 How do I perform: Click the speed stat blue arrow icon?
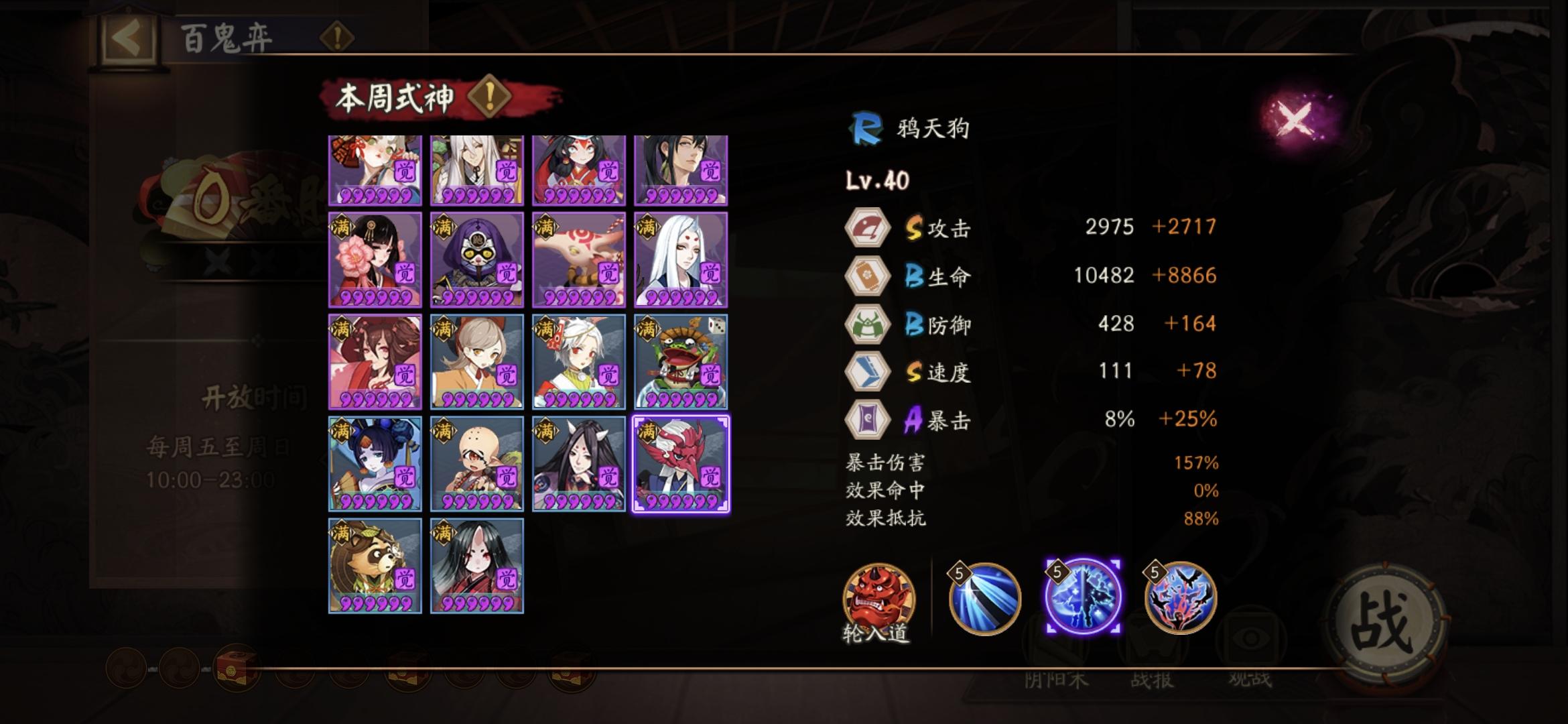869,371
